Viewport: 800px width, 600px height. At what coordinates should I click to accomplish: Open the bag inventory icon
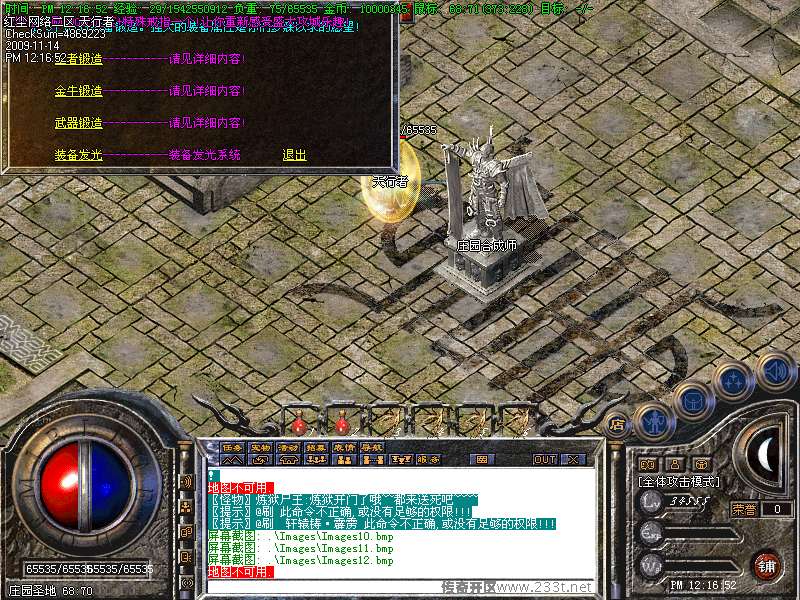coord(692,400)
